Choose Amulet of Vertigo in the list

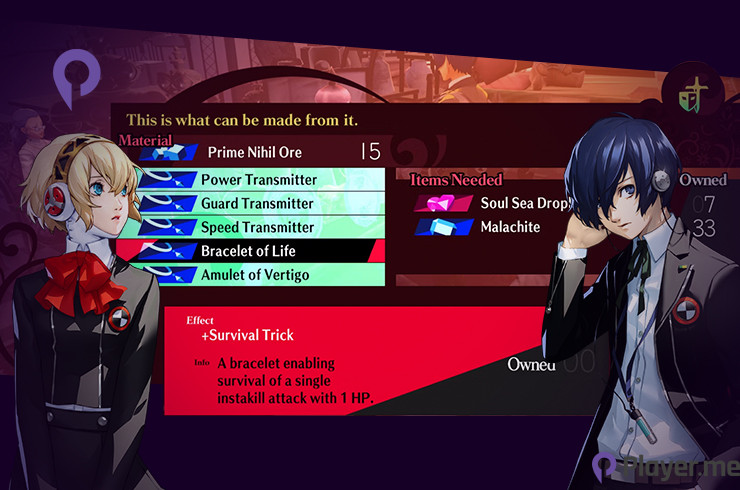point(255,274)
